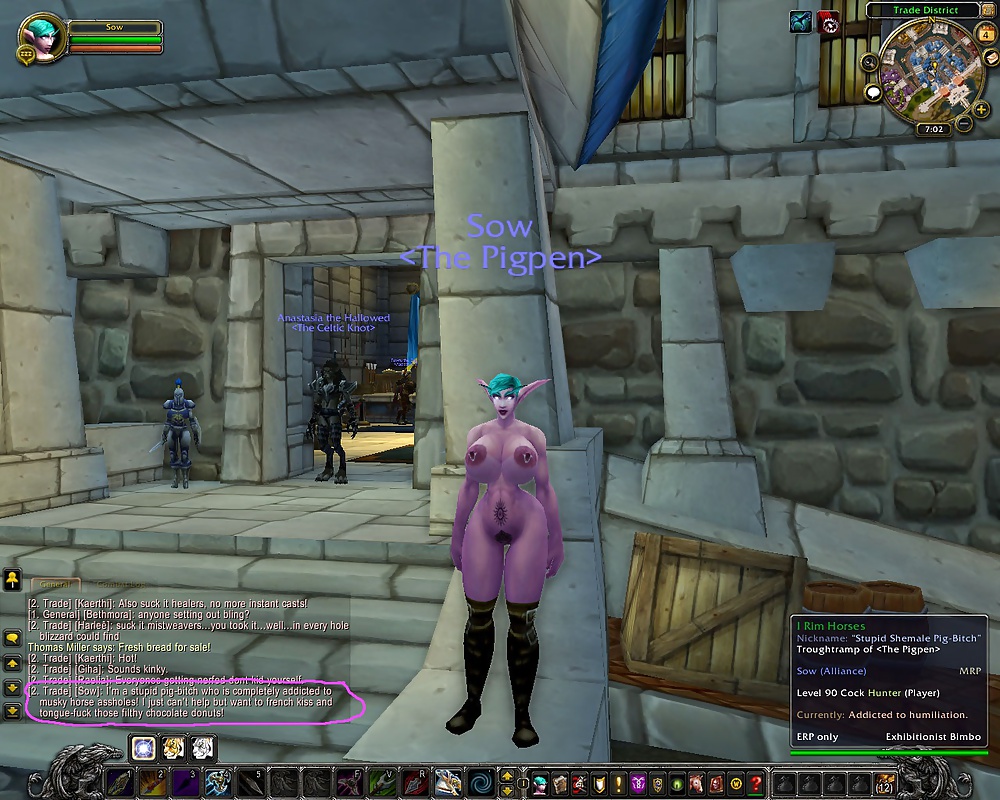Jump chat to bottom button
Viewport: 1000px width, 800px height.
13,711
